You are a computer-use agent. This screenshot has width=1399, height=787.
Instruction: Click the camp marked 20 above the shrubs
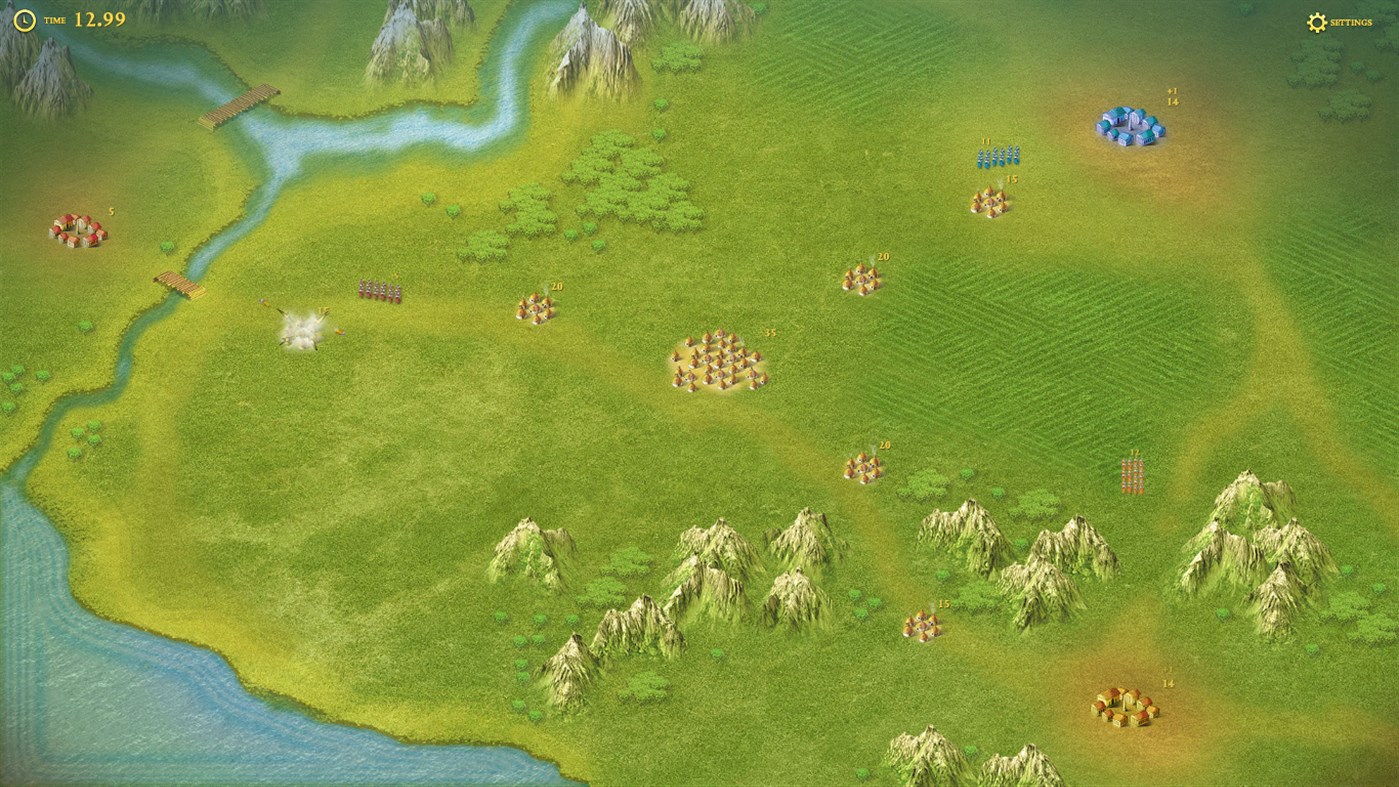point(862,467)
